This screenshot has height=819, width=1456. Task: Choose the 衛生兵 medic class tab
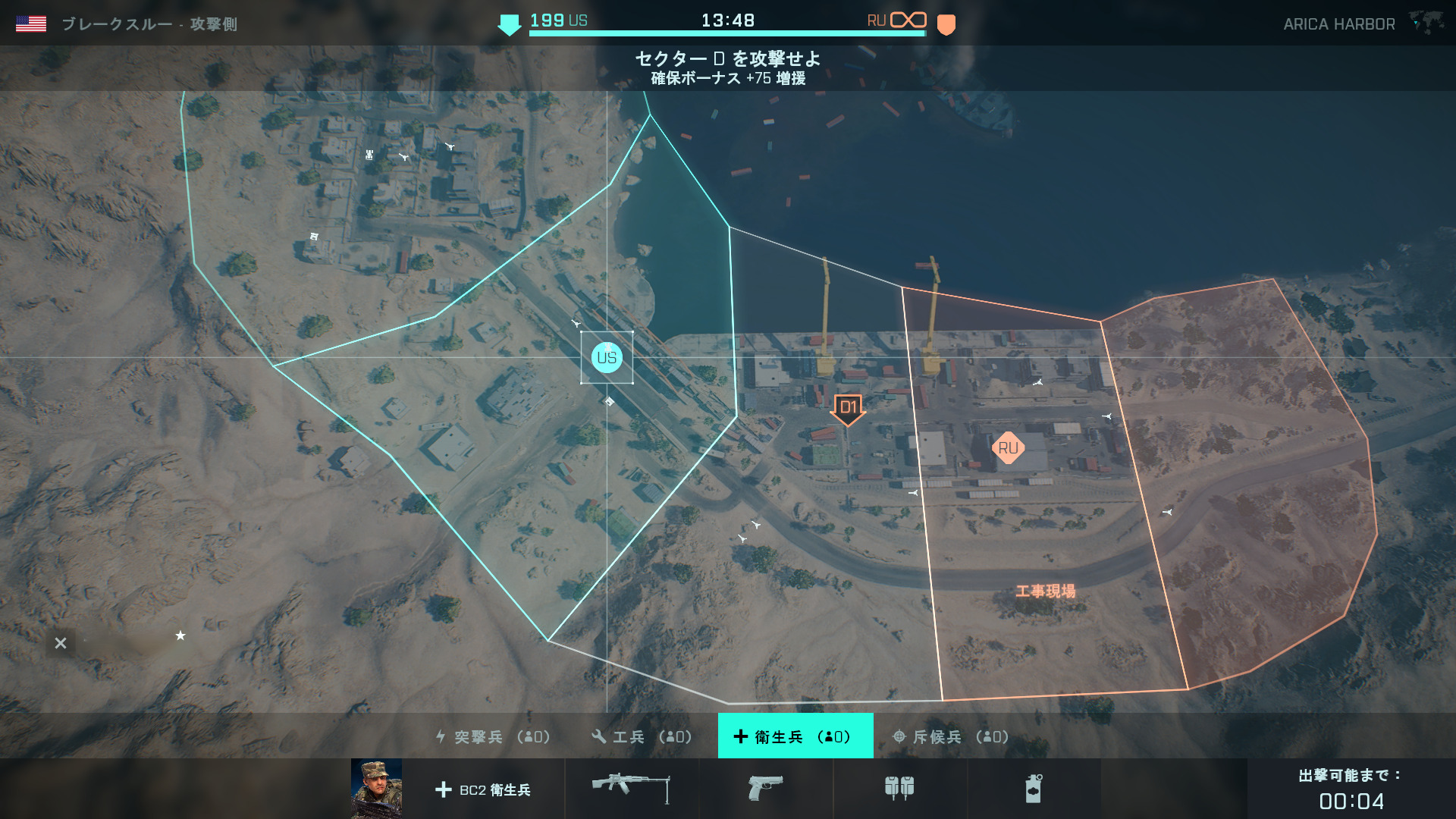coord(795,736)
